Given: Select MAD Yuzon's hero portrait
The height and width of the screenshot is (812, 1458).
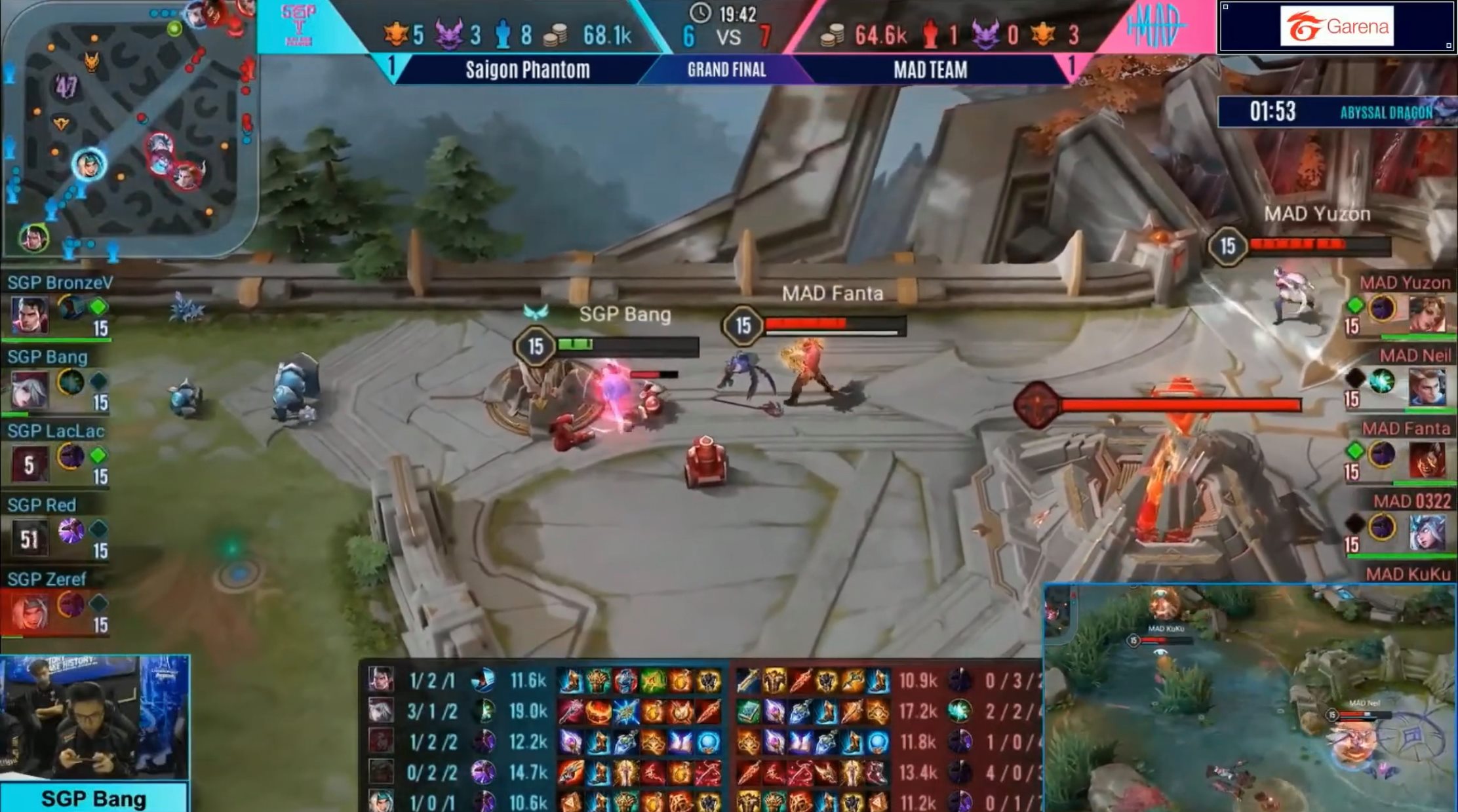Looking at the screenshot, I should pyautogui.click(x=1427, y=315).
